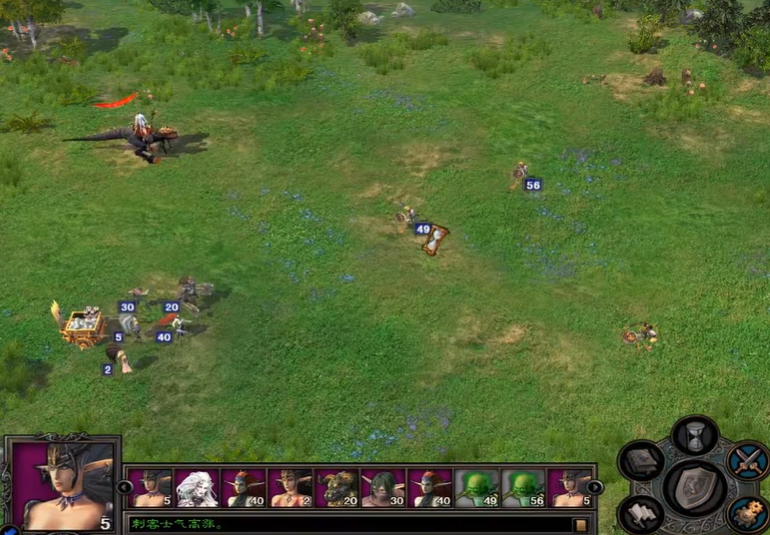Click the turn bar's left arrow
This screenshot has width=770, height=535.
(x=125, y=488)
